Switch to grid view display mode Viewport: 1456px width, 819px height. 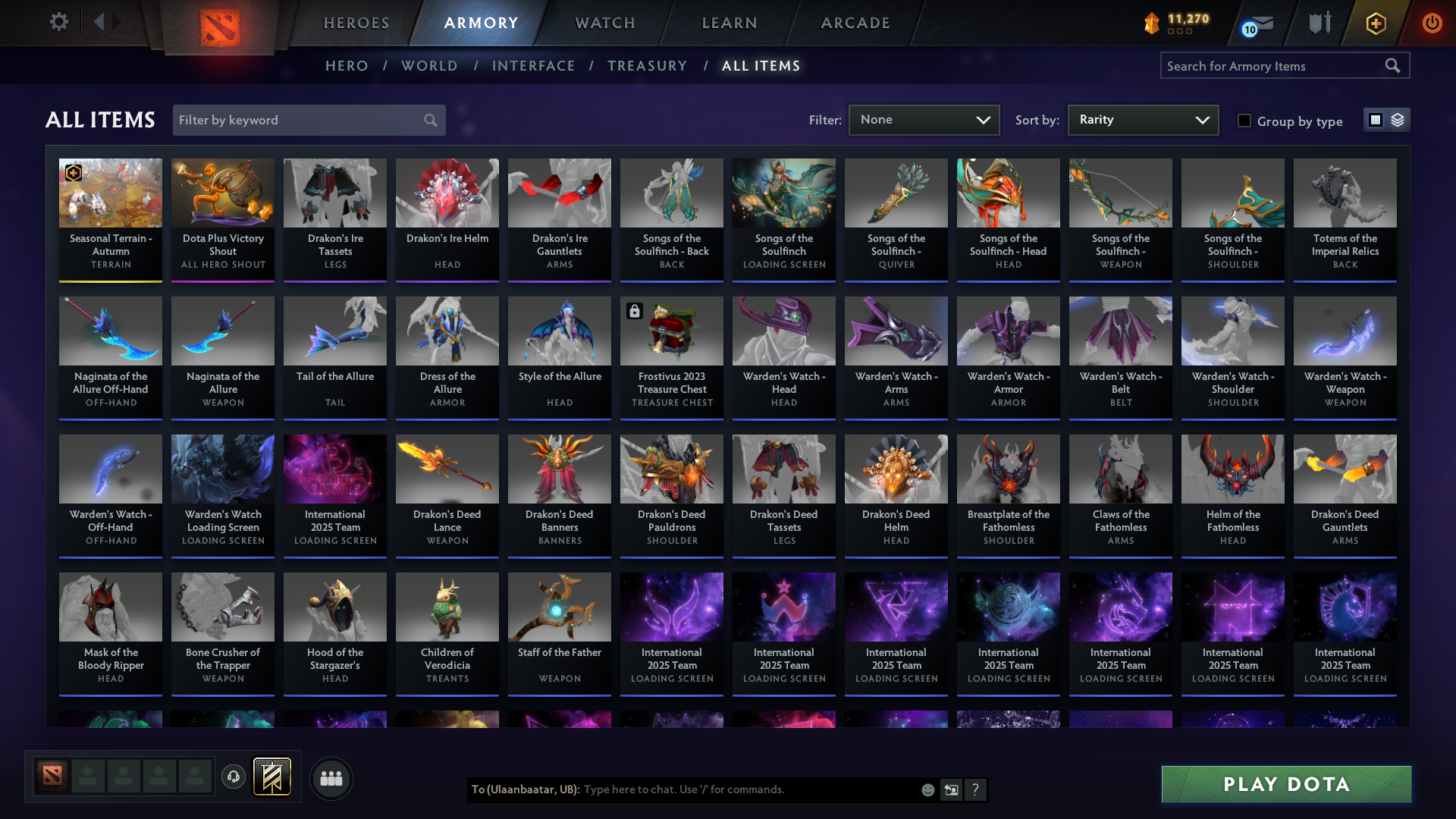pyautogui.click(x=1376, y=120)
